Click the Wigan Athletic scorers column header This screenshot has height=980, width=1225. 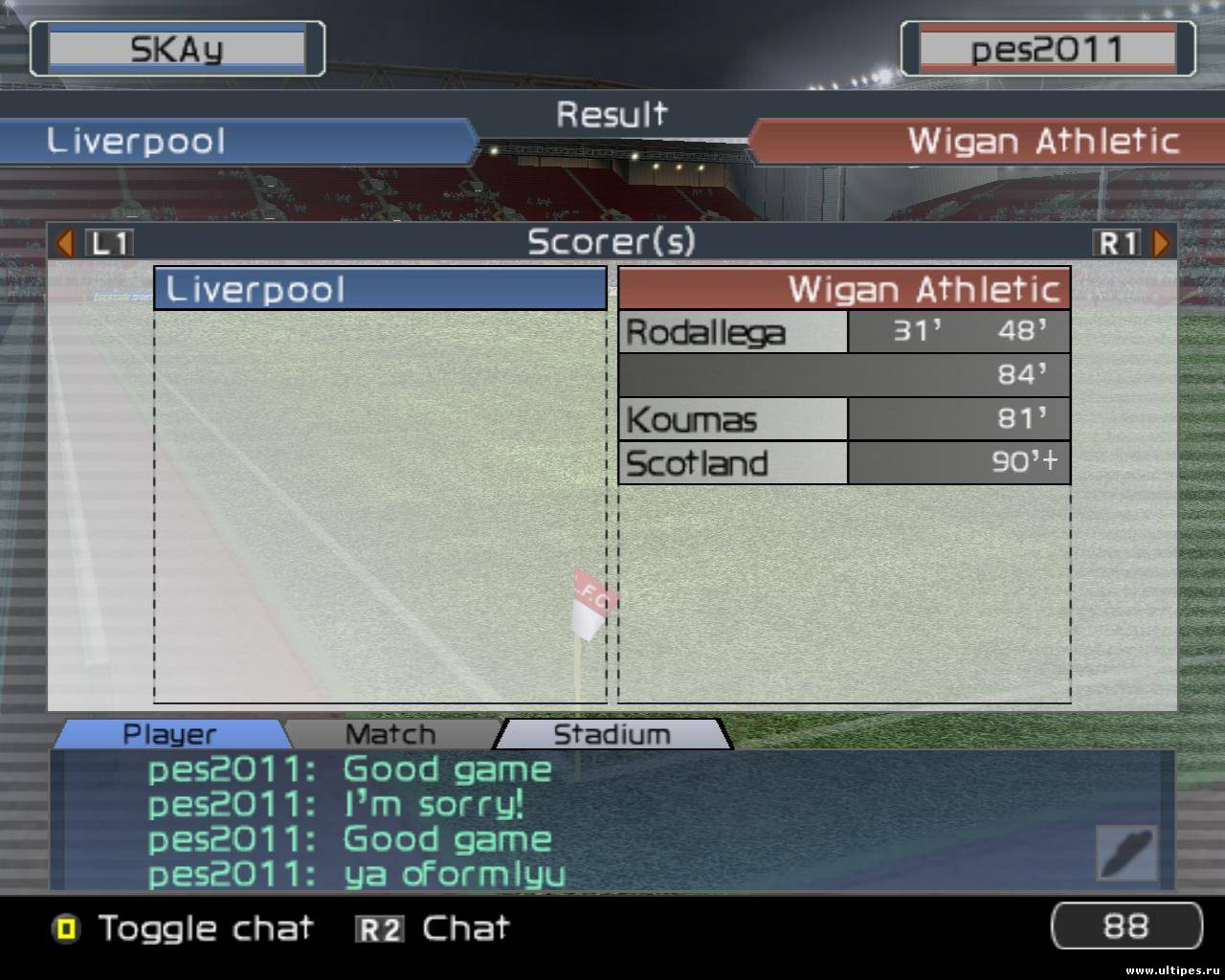[x=844, y=289]
